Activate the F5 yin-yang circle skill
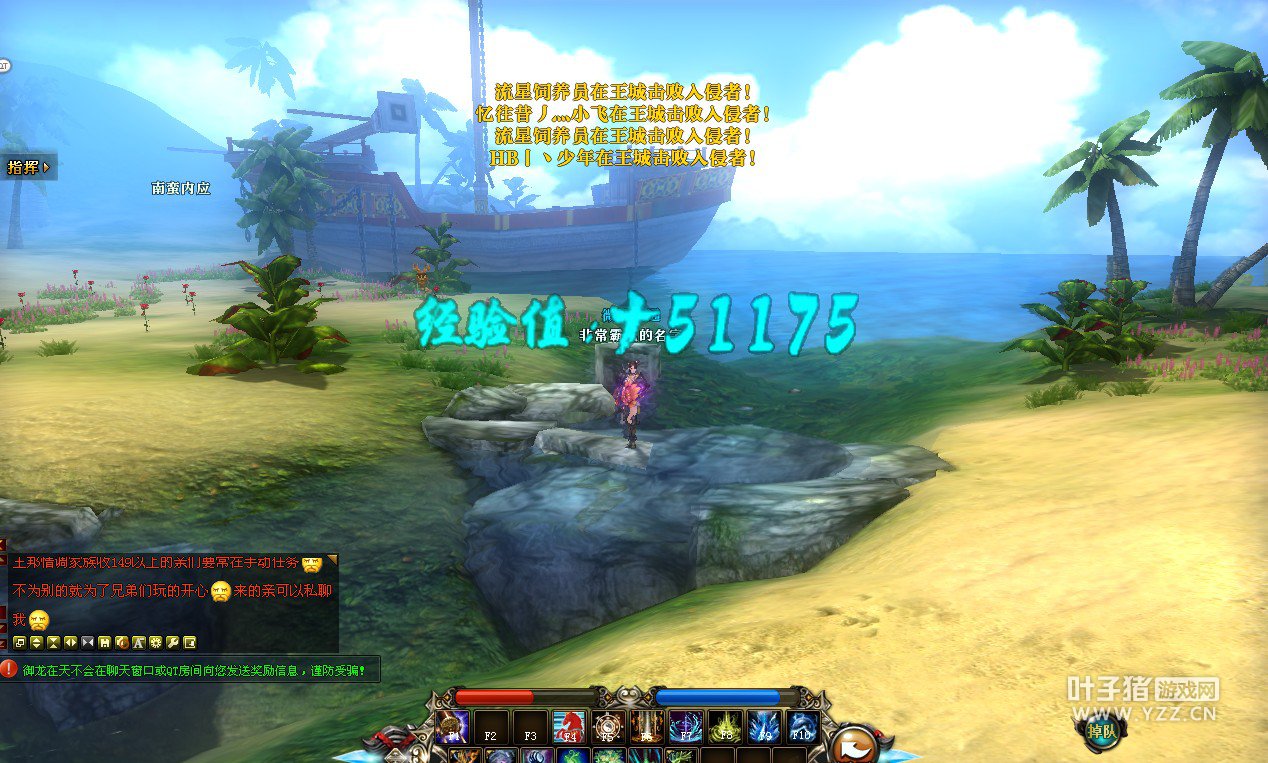Viewport: 1268px width, 763px height. (x=608, y=728)
